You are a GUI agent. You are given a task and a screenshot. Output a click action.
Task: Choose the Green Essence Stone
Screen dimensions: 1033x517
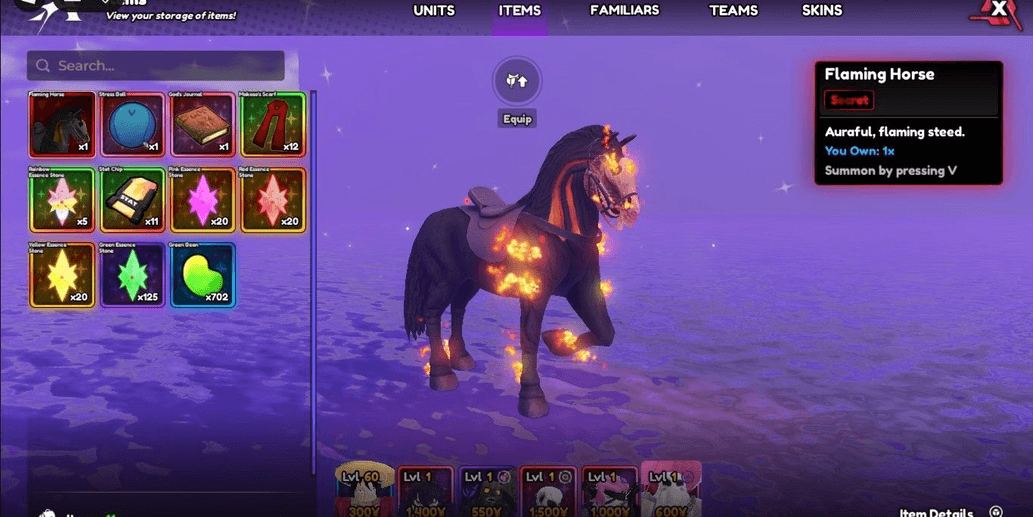tap(132, 275)
